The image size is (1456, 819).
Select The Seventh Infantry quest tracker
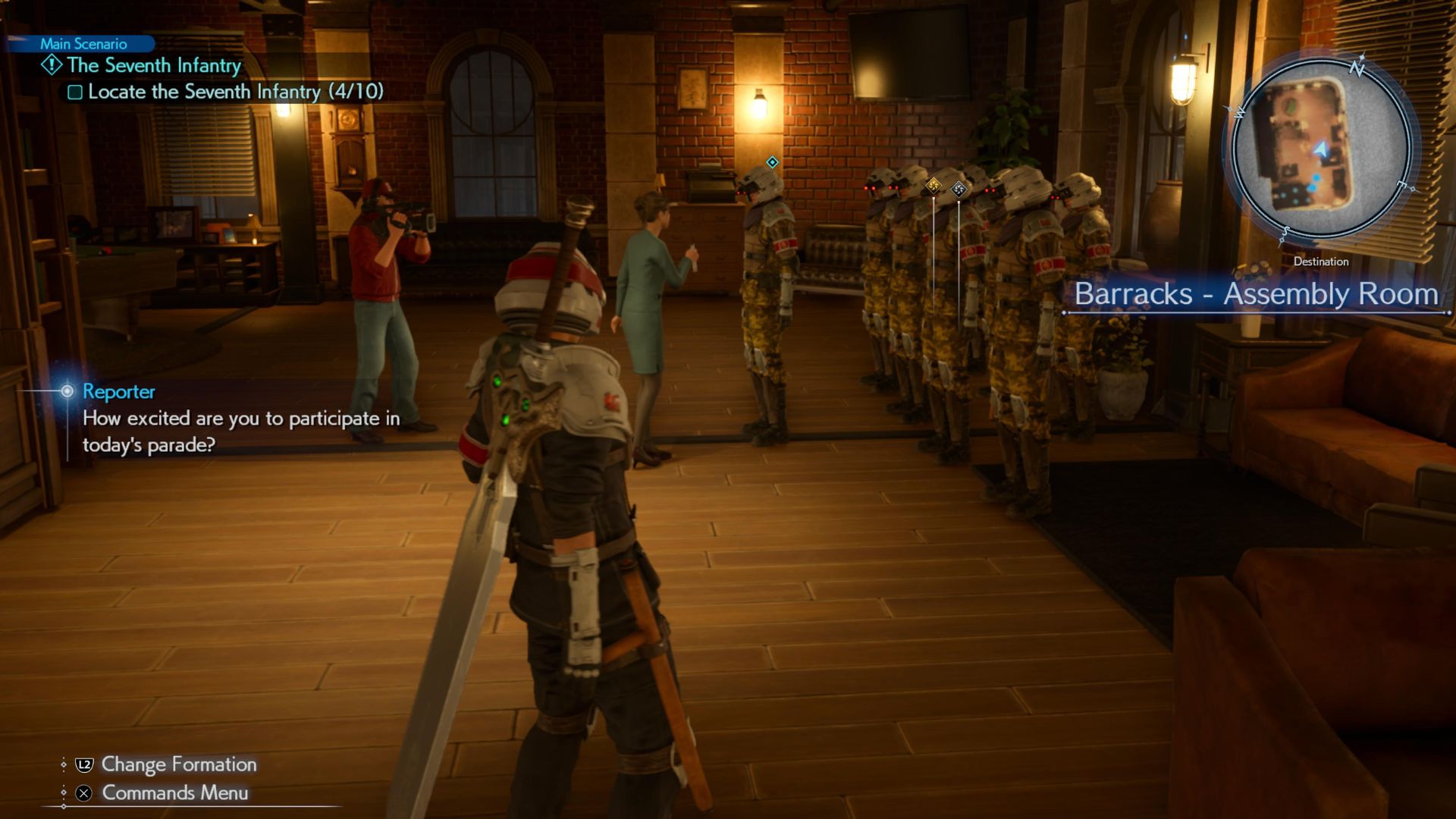click(153, 66)
